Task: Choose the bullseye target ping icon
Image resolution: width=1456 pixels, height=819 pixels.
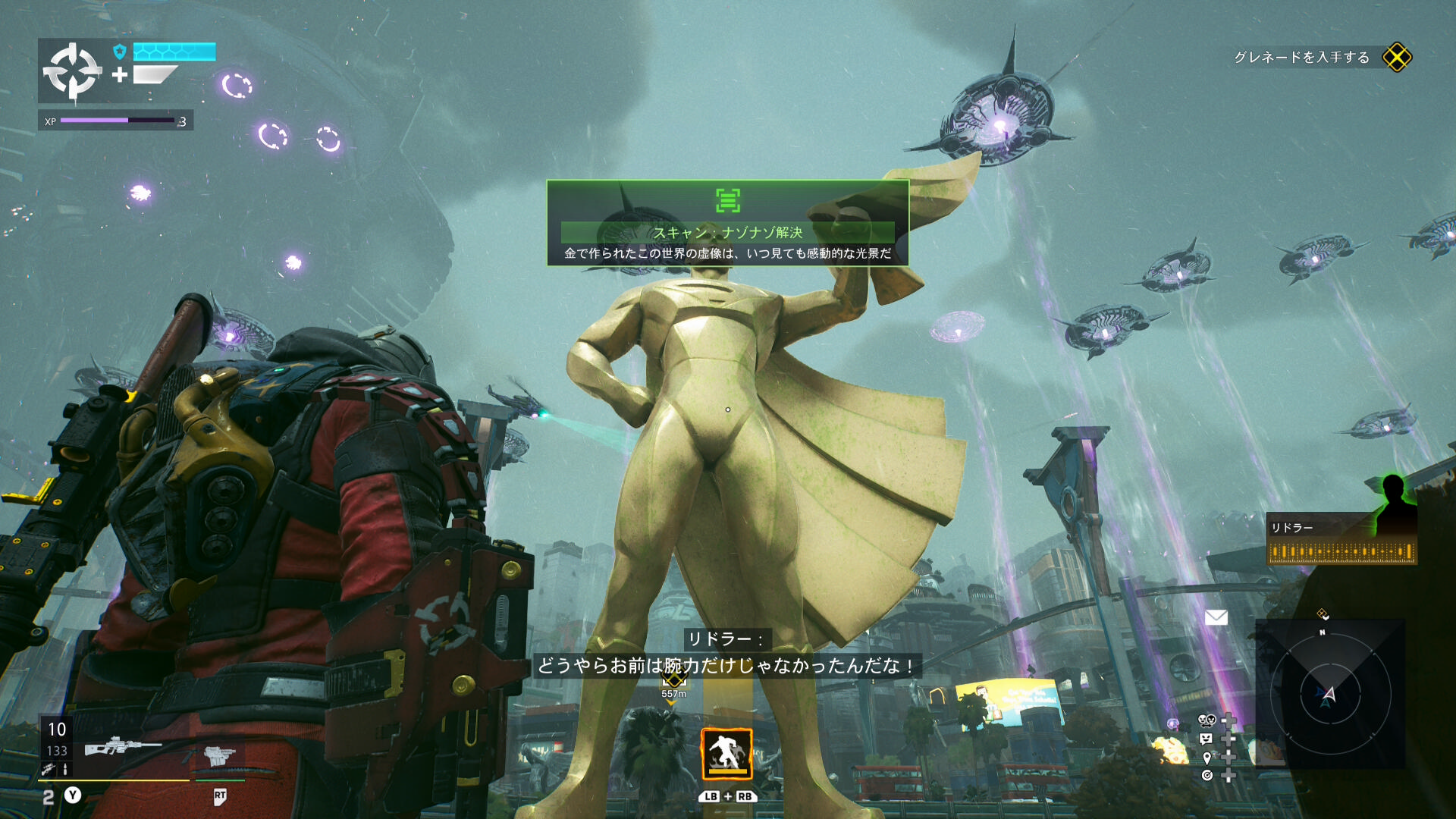Action: 1207,775
